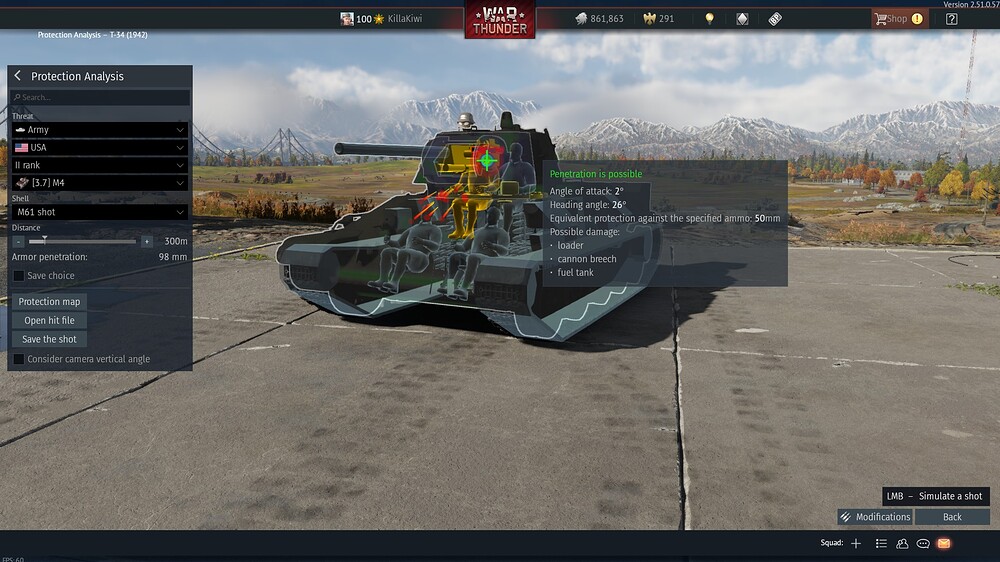The height and width of the screenshot is (562, 1000).
Task: Click the Back button
Action: click(952, 517)
